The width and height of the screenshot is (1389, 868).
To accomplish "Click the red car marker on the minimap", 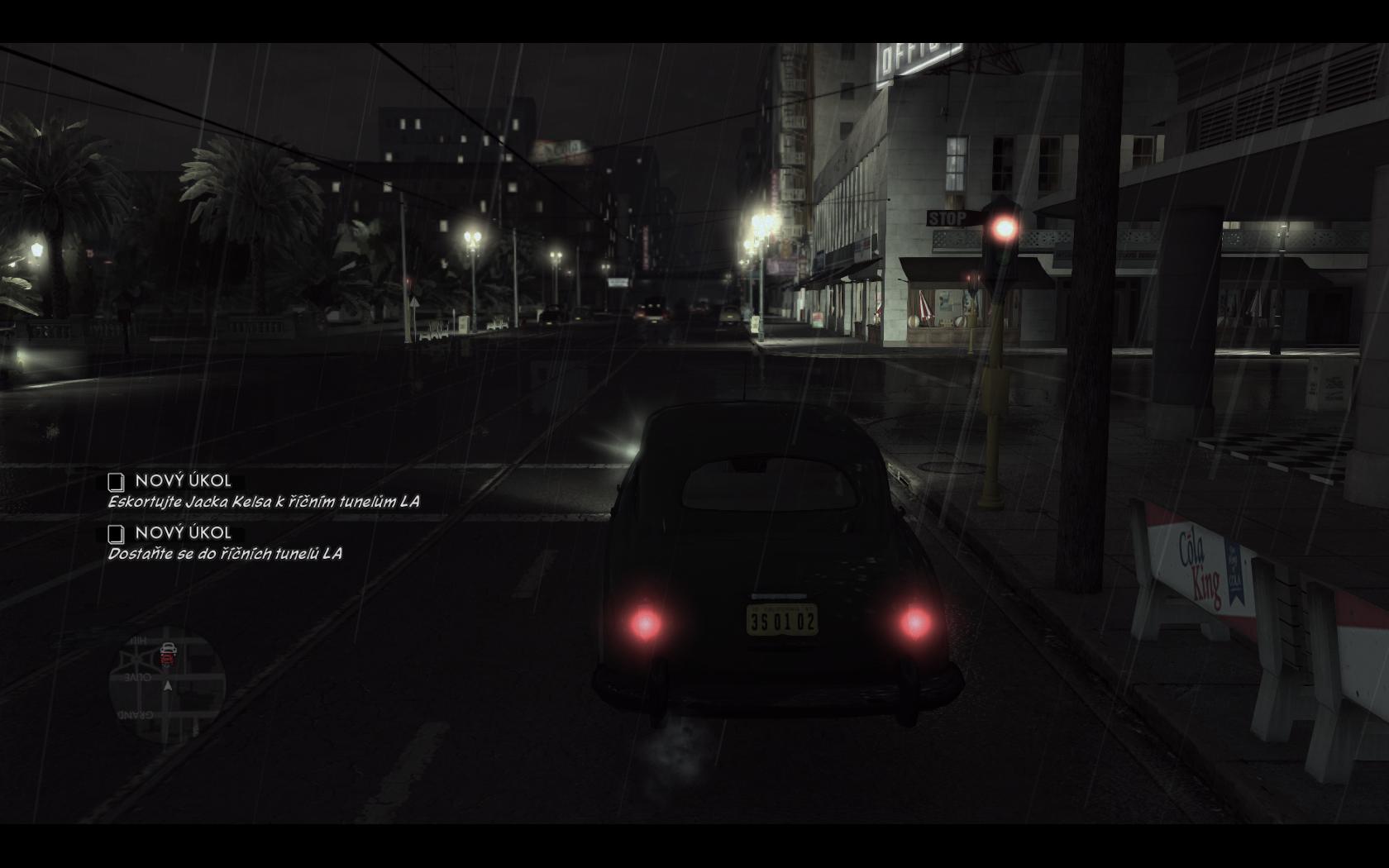I will (168, 654).
